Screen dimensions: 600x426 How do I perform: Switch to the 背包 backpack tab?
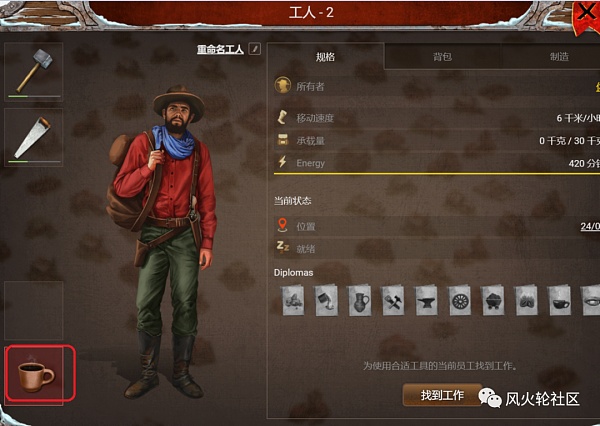(x=442, y=57)
